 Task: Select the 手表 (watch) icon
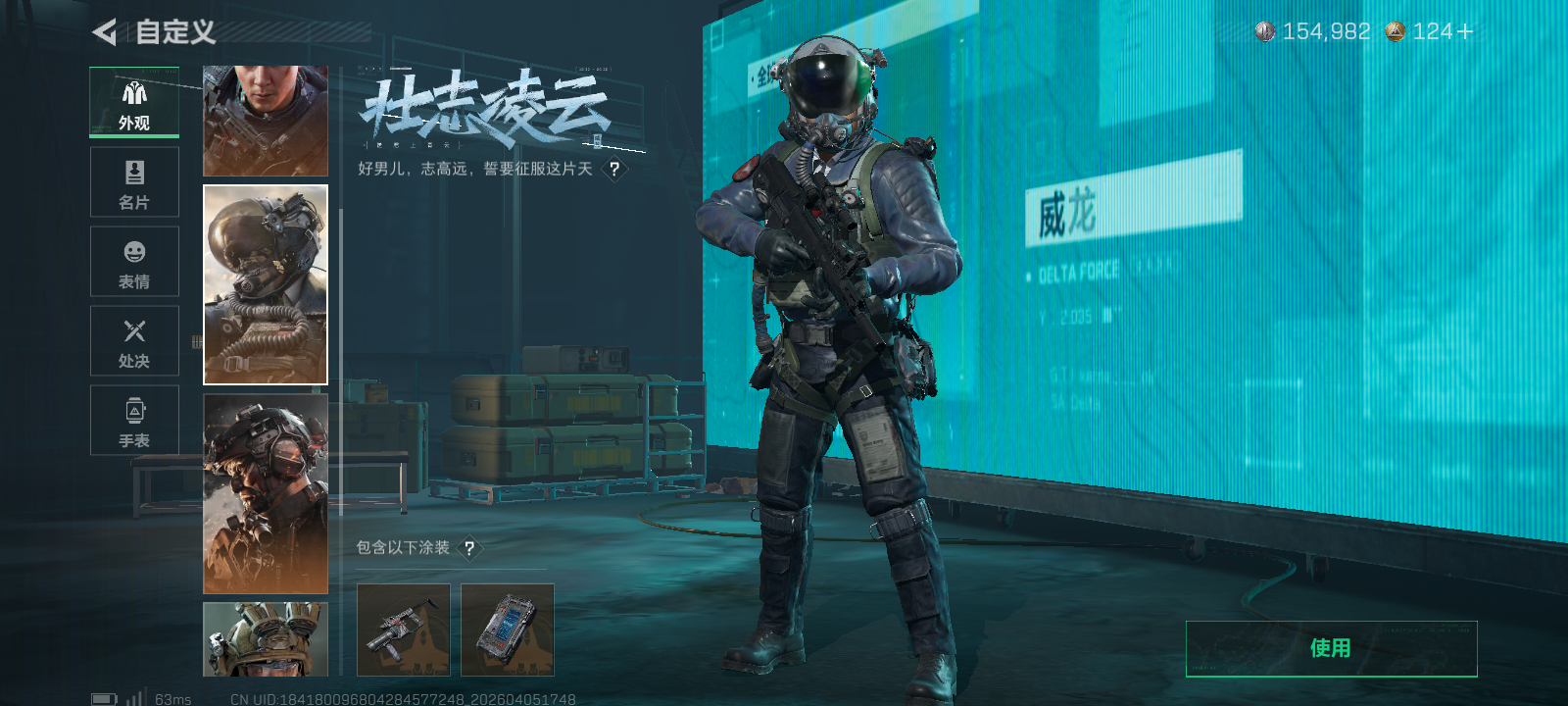click(134, 410)
